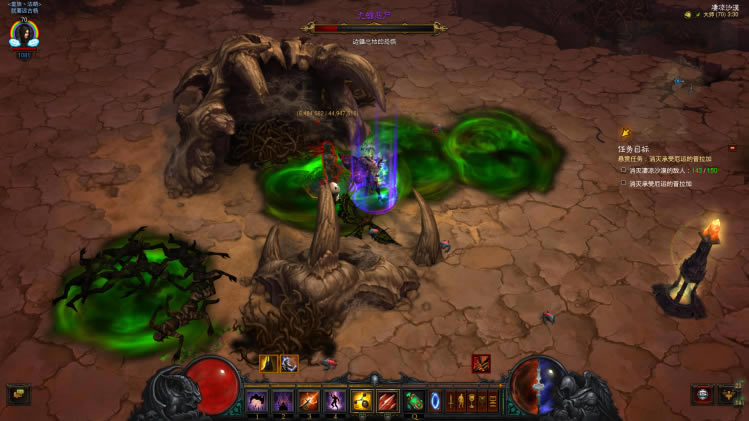Trigger the third skill with orange slash icon
The image size is (749, 421).
(309, 401)
